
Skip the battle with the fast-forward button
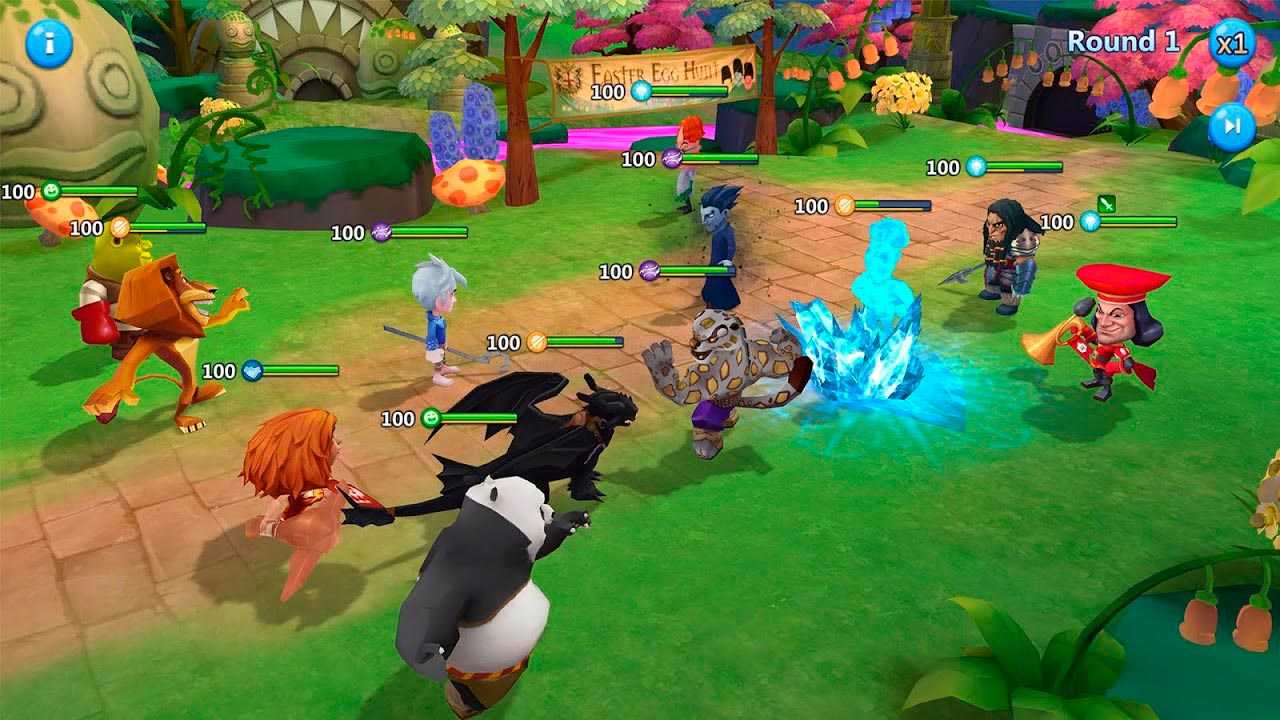(1232, 127)
